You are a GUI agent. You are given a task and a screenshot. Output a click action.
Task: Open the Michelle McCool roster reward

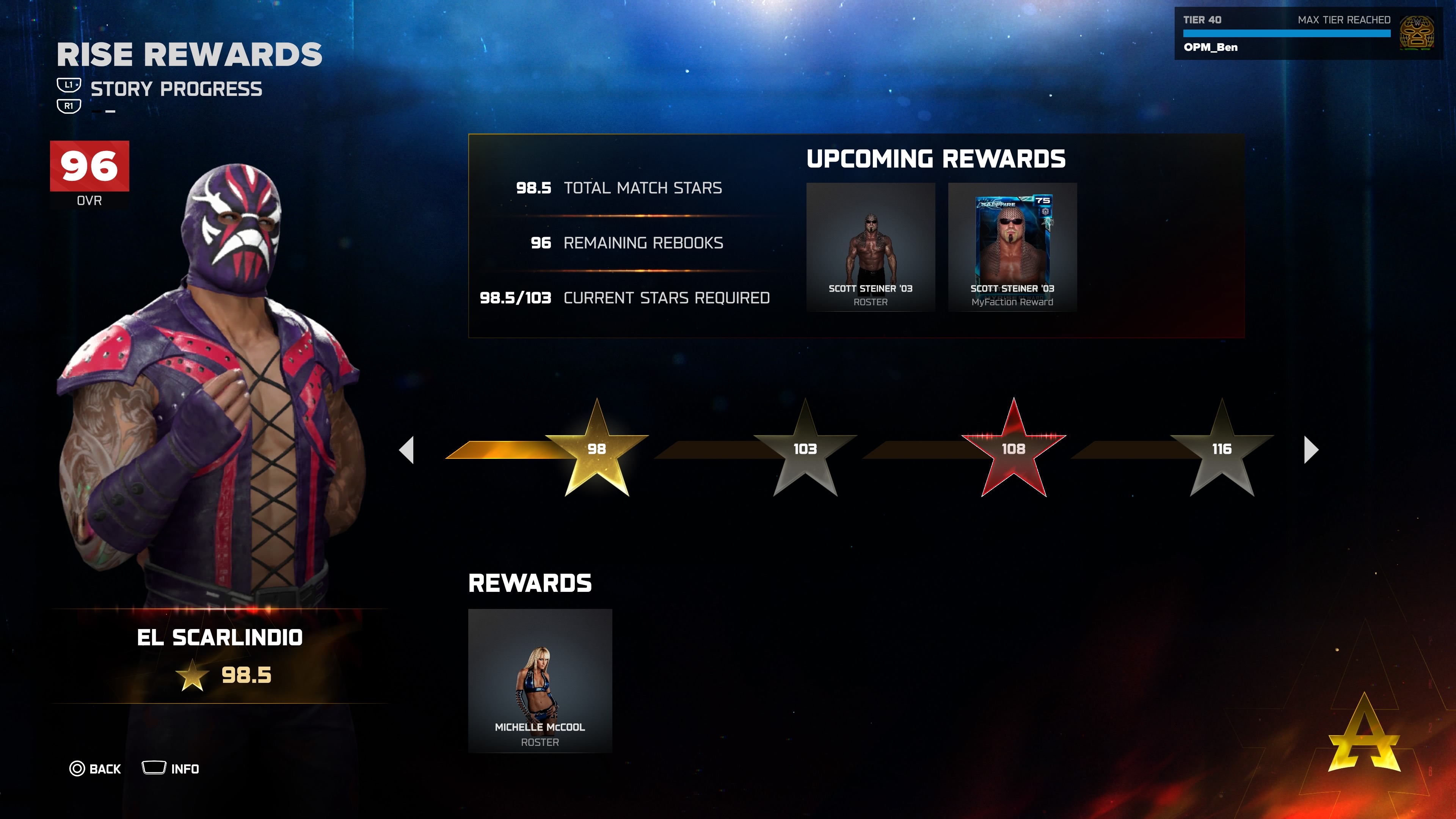[x=540, y=681]
